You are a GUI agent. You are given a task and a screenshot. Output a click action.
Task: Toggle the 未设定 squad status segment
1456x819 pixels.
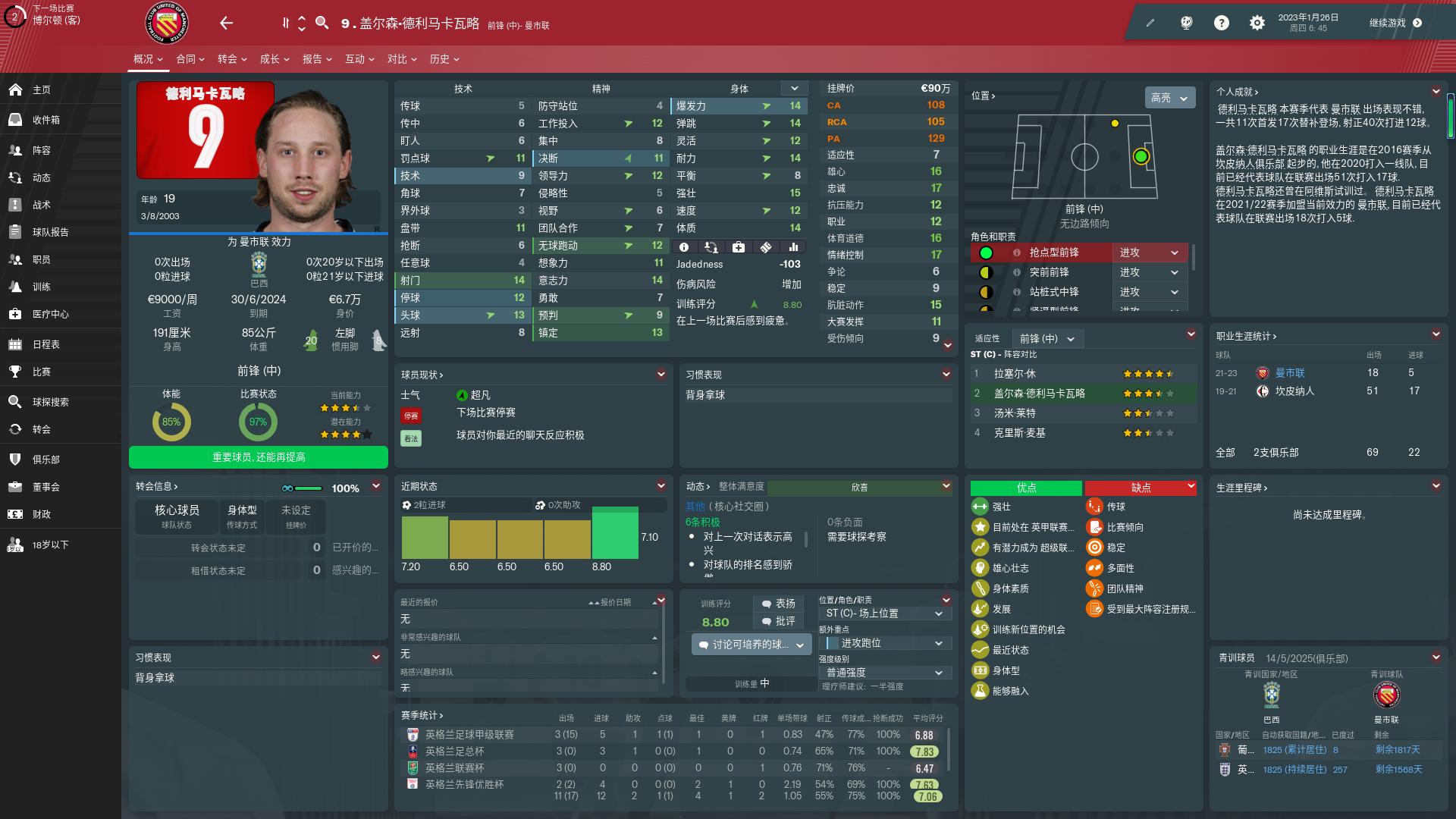click(x=296, y=516)
